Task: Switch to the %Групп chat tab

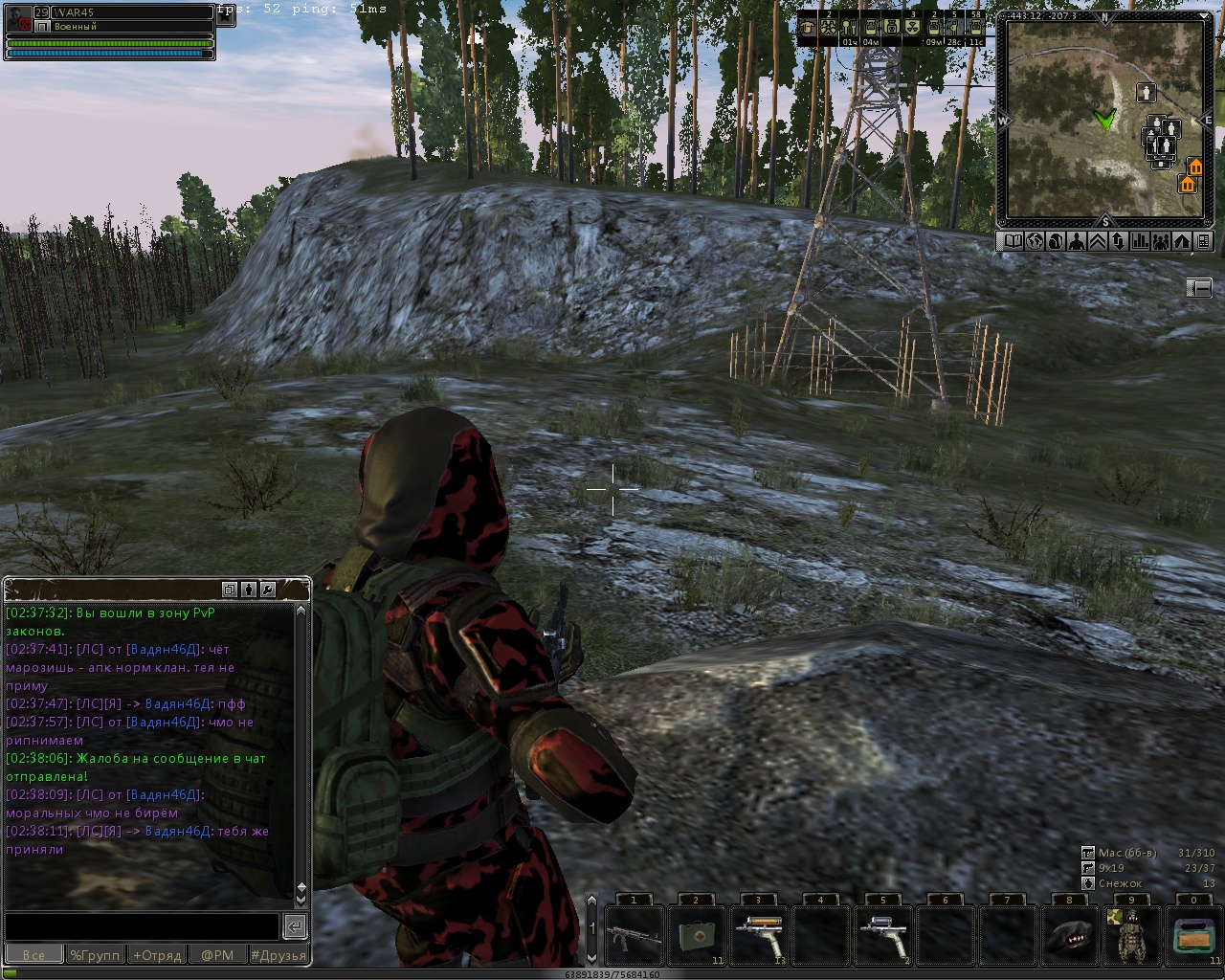Action: 95,955
